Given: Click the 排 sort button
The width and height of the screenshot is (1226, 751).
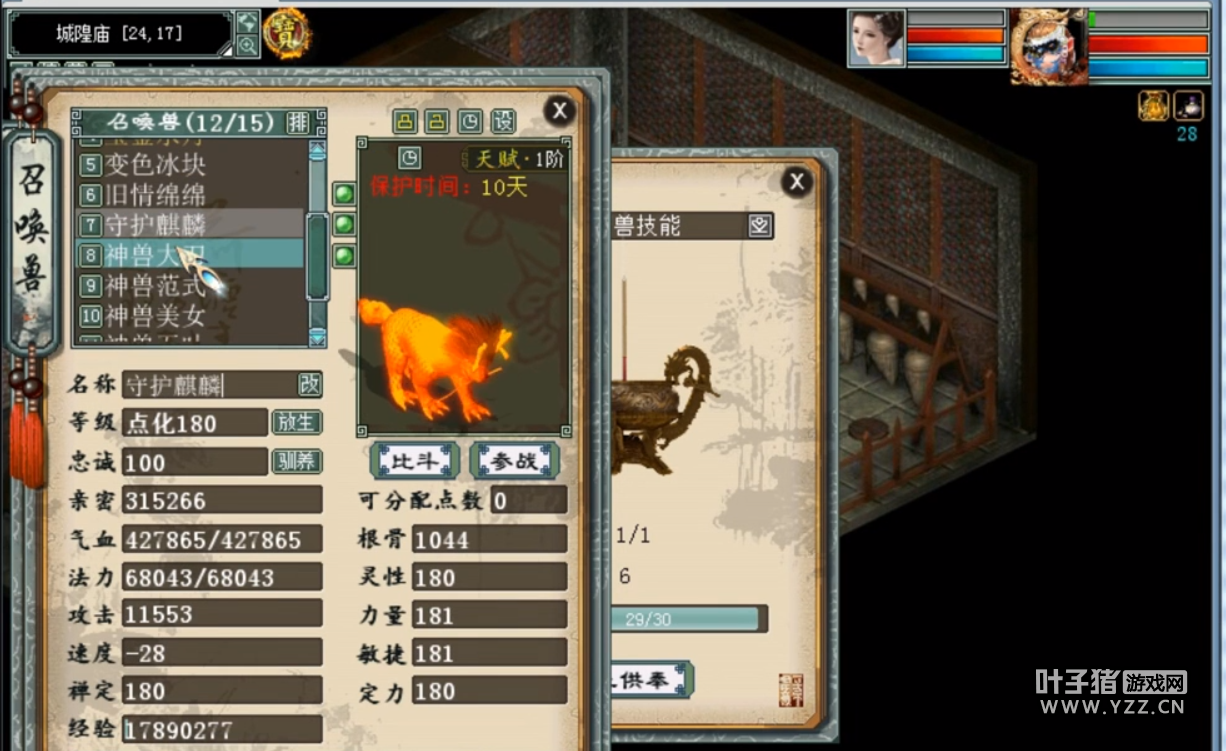Looking at the screenshot, I should (x=298, y=122).
